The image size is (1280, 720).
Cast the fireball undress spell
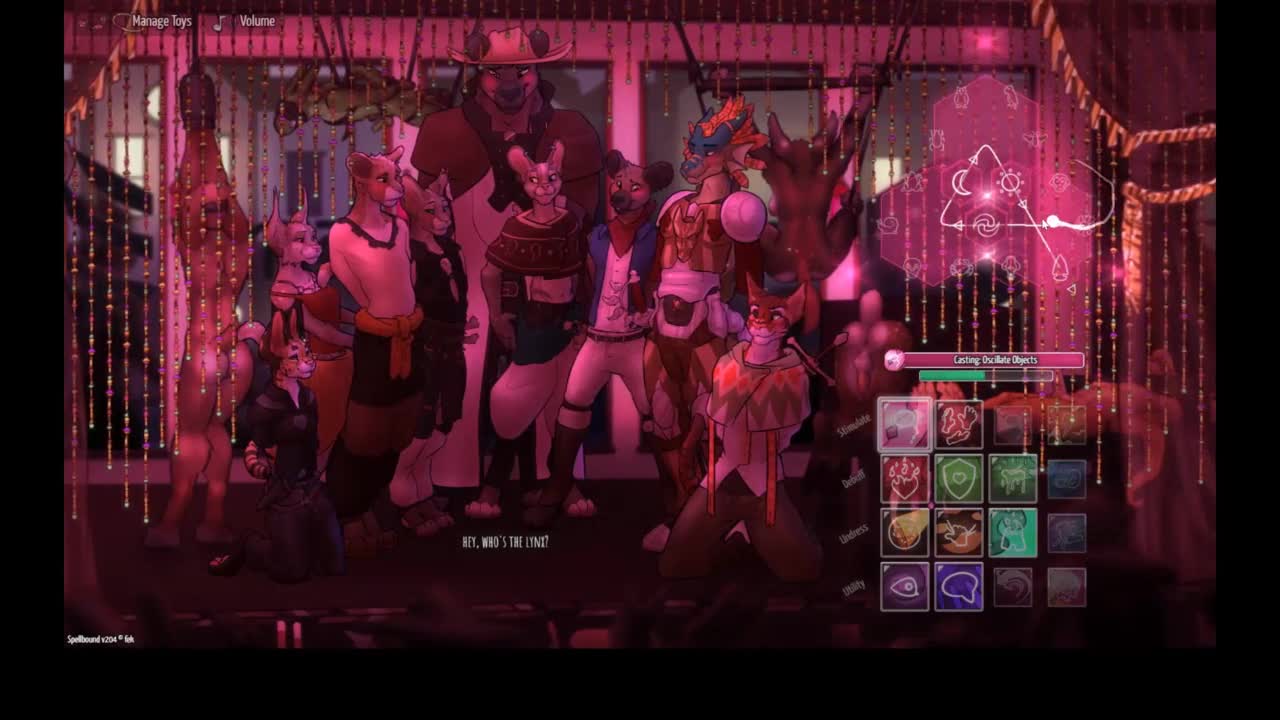905,533
